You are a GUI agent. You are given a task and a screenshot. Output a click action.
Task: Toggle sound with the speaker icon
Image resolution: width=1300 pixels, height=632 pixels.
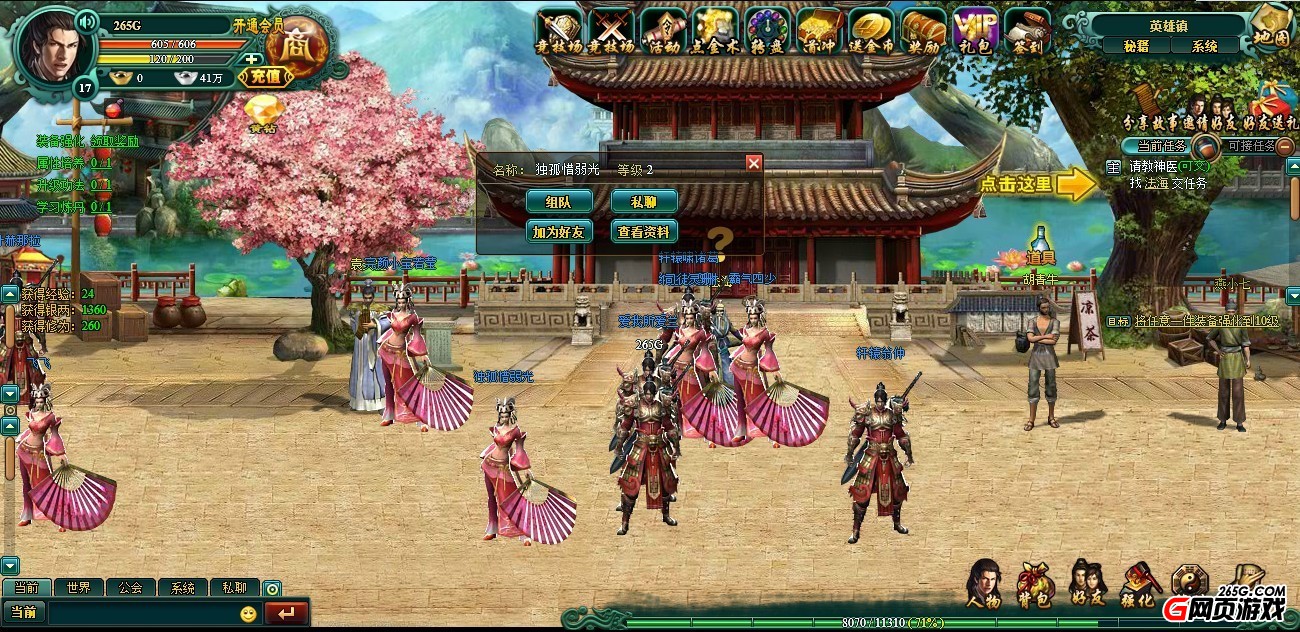[87, 20]
